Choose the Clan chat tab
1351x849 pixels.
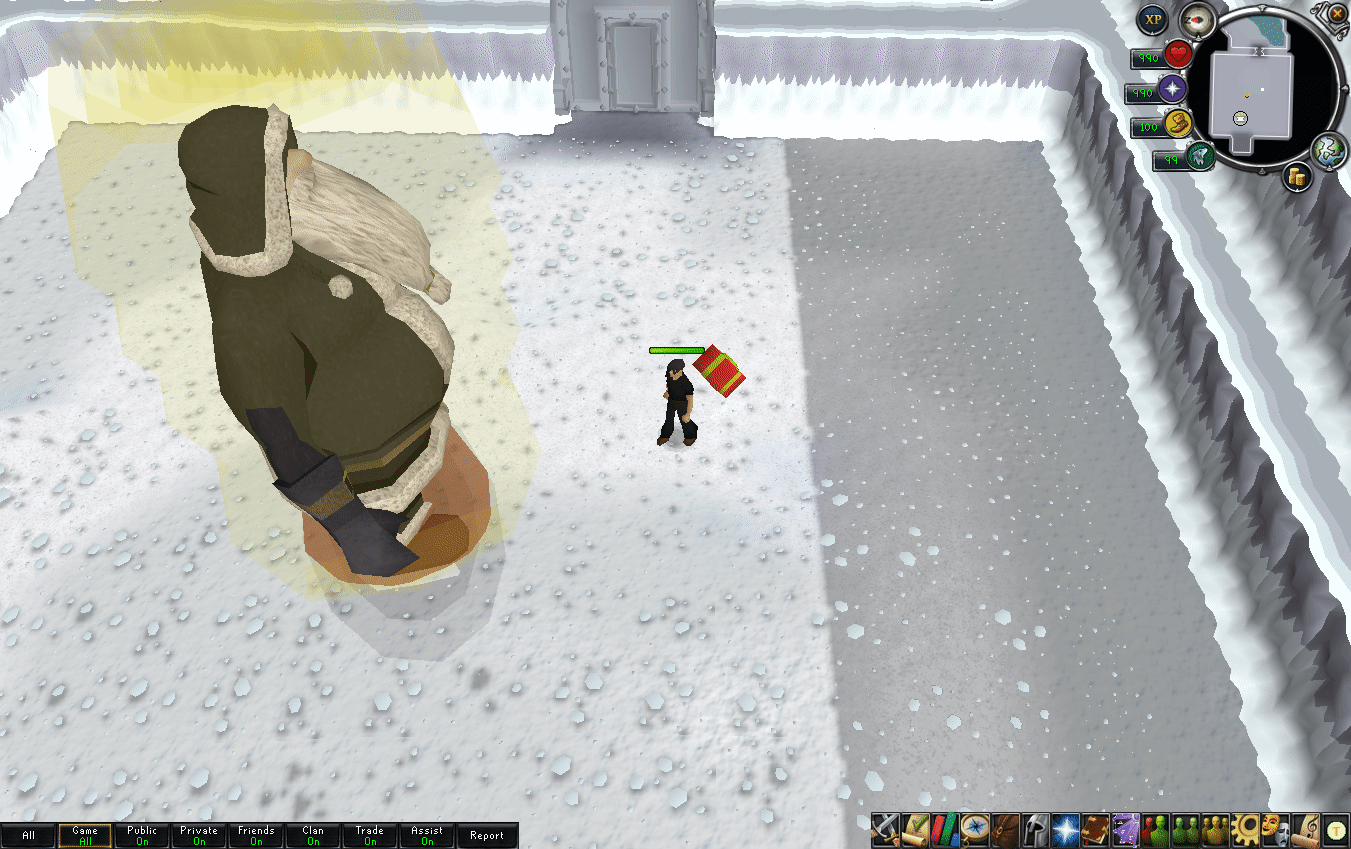(x=313, y=835)
